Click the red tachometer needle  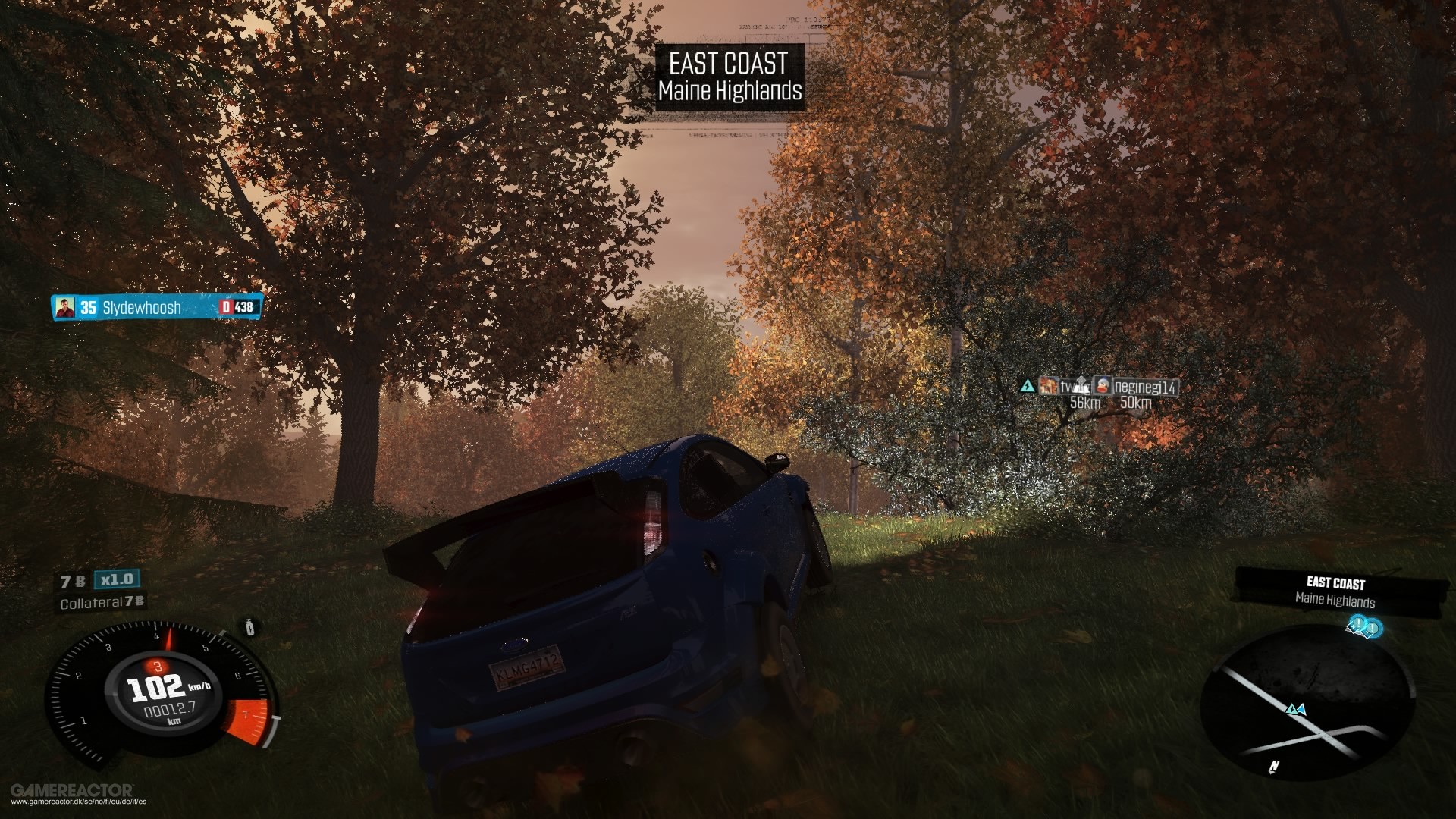(169, 640)
